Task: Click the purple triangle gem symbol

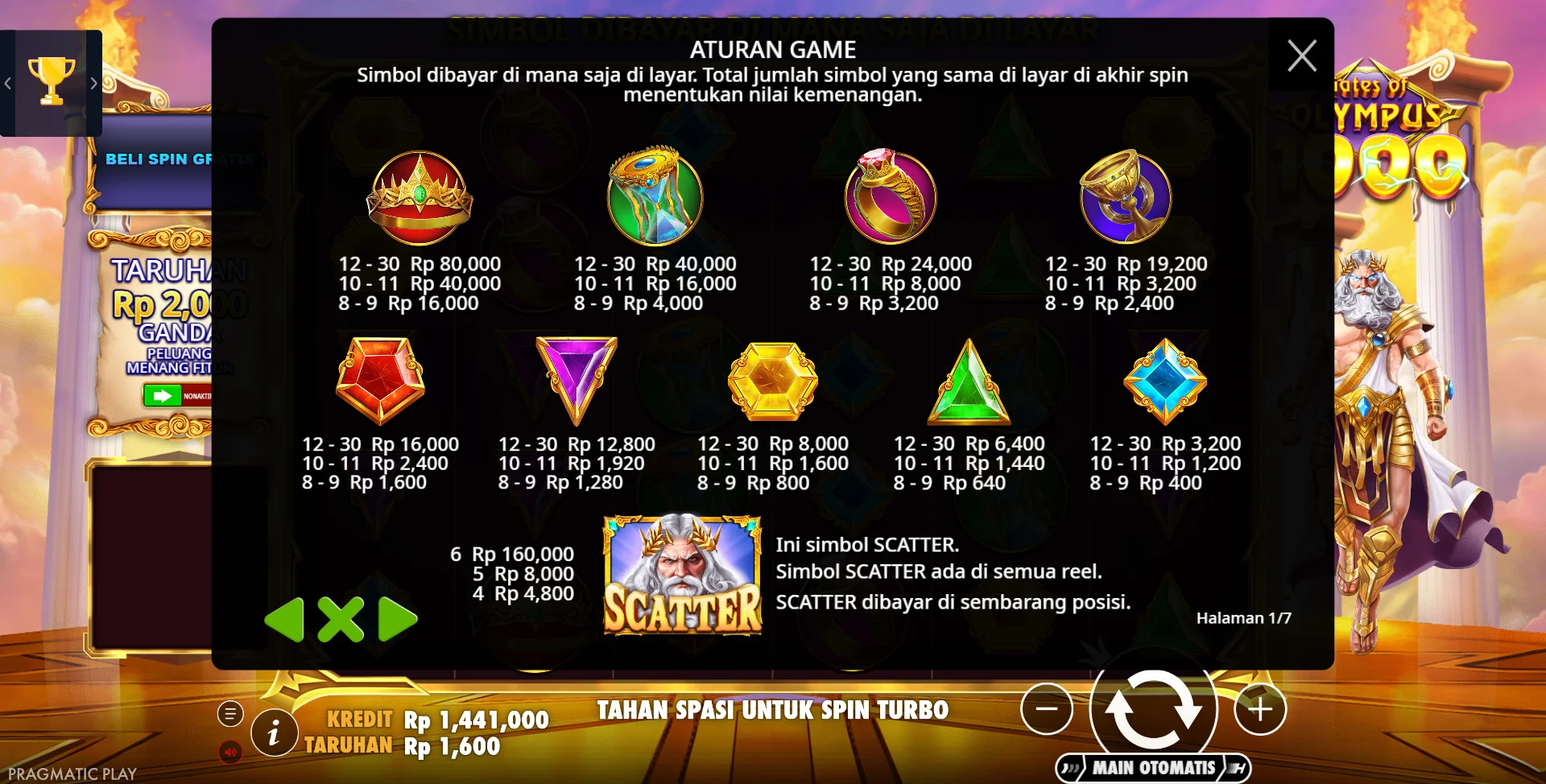Action: (x=573, y=382)
